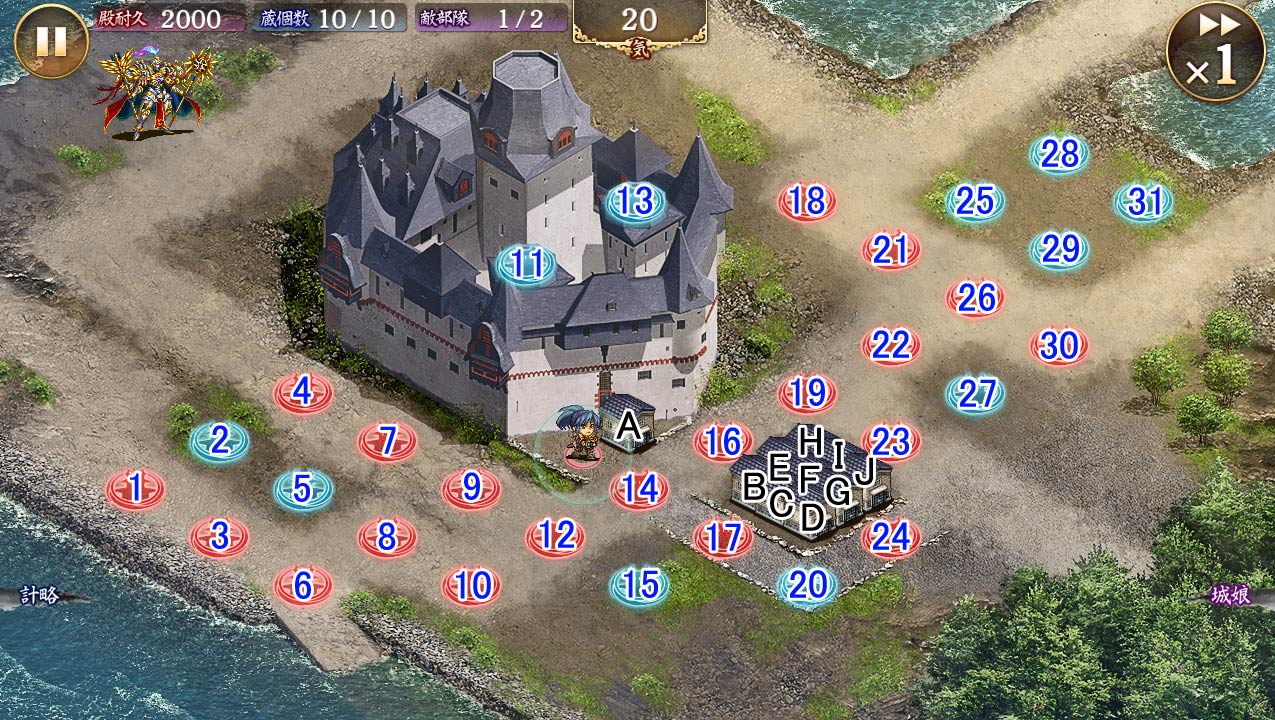Select blue tile number 15
This screenshot has width=1275, height=720.
click(x=640, y=585)
